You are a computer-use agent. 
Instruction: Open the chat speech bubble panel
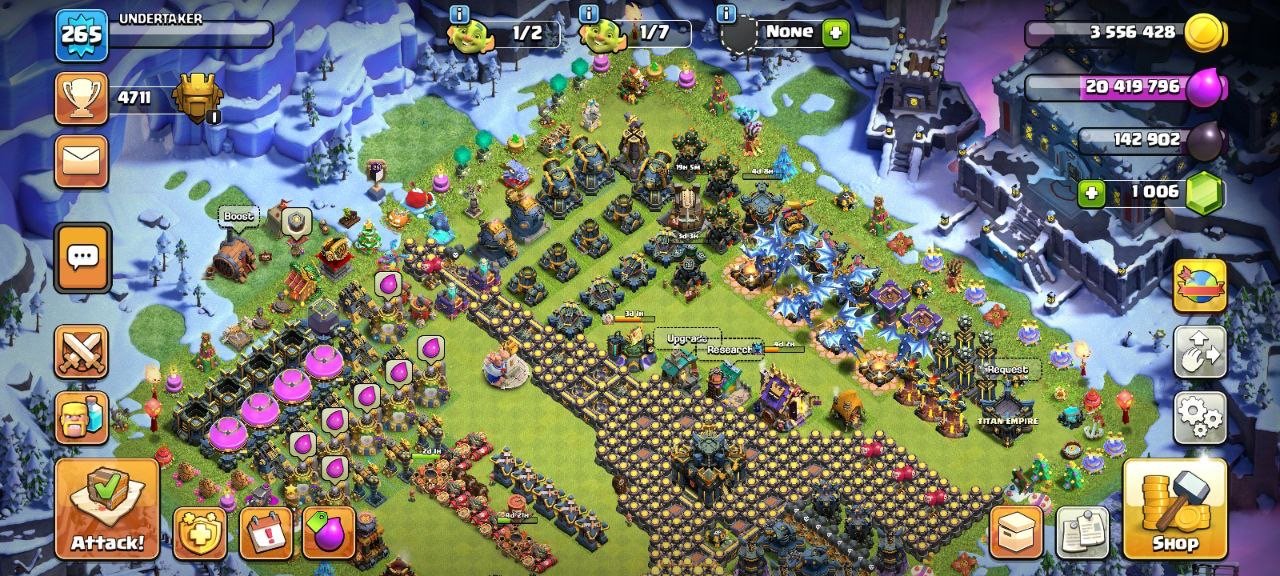tap(82, 257)
